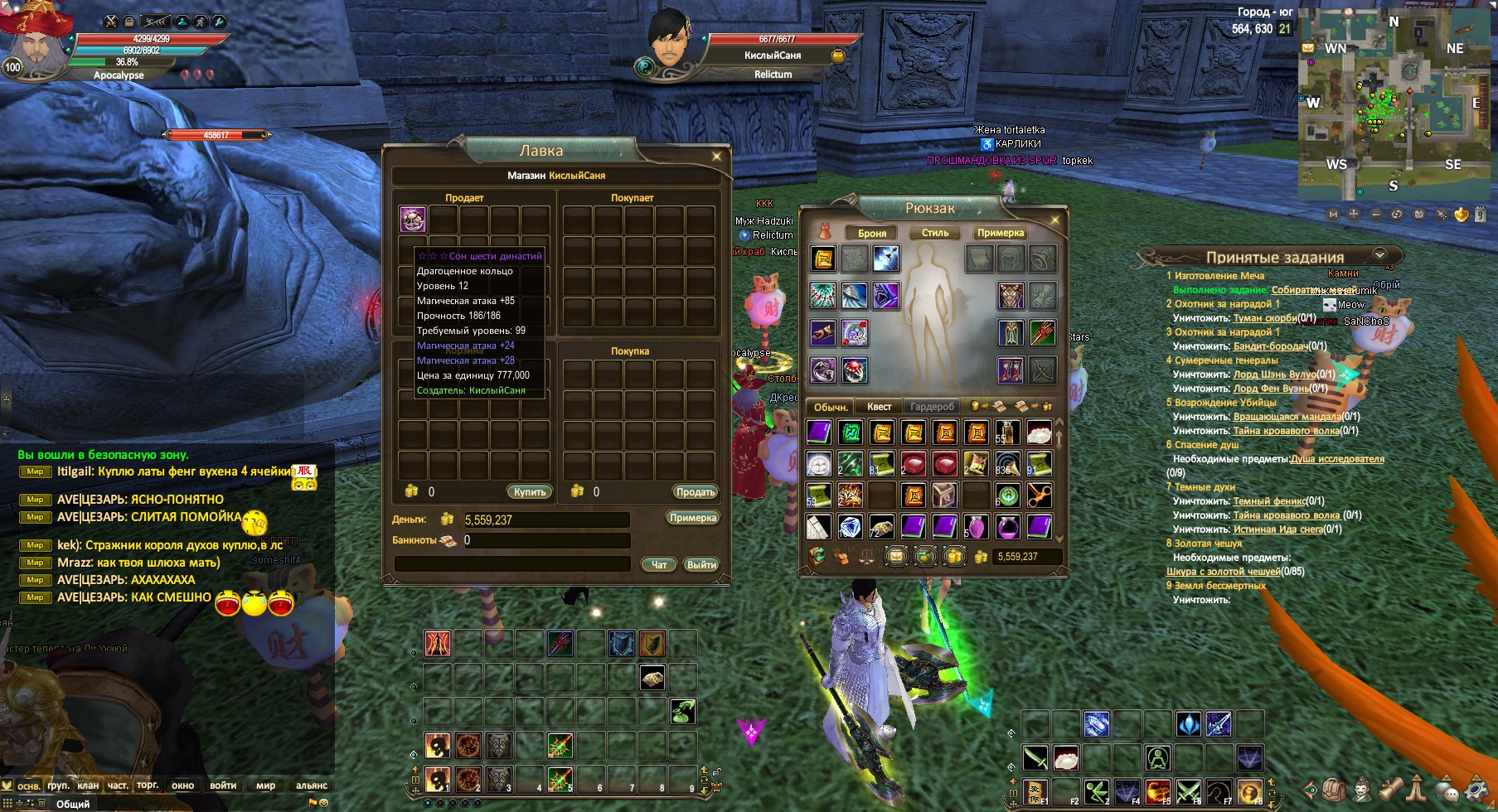Select the ring item being sold
Image resolution: width=1498 pixels, height=812 pixels.
413,220
